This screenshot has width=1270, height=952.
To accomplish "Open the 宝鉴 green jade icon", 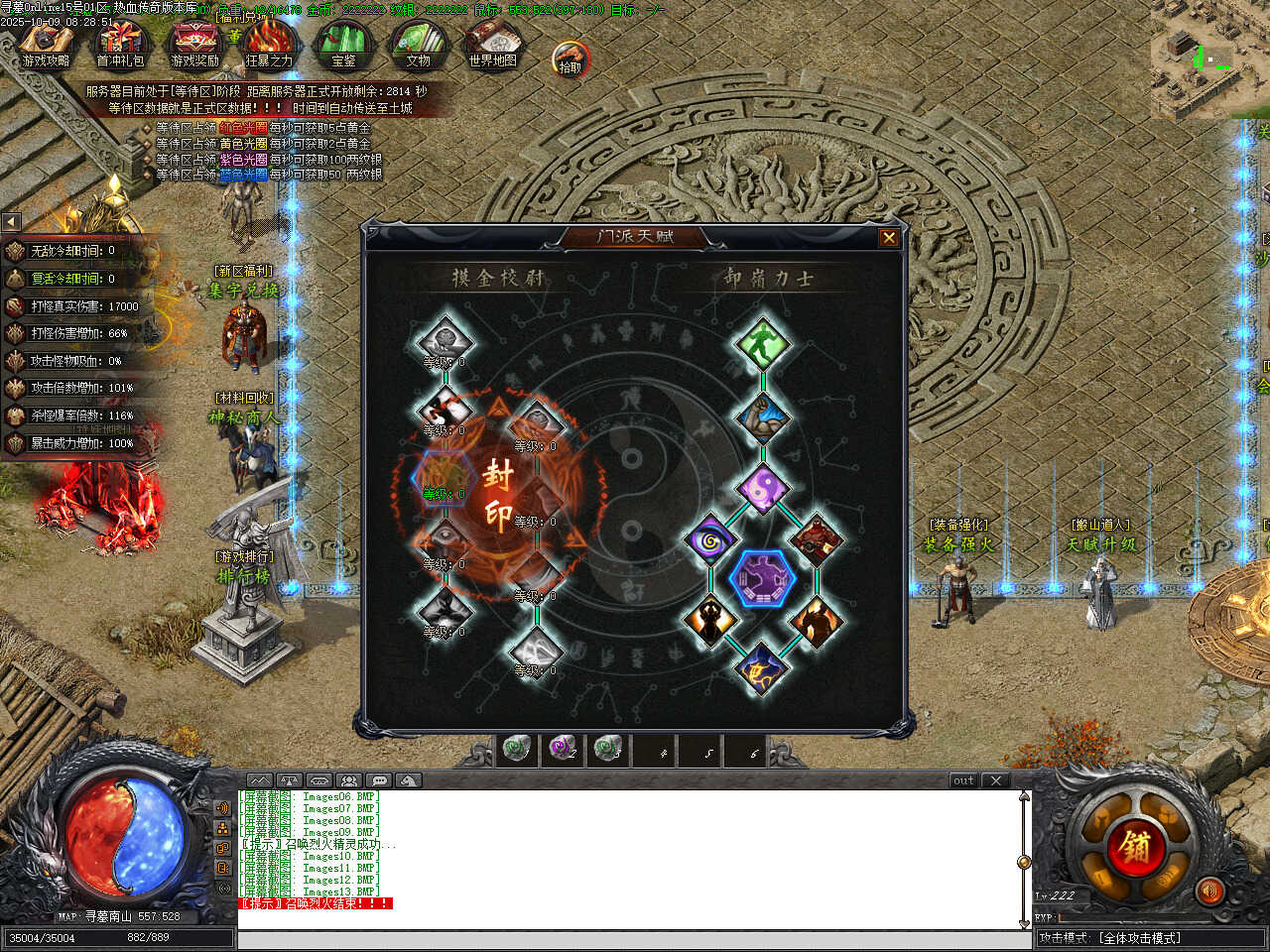I will pos(343,44).
